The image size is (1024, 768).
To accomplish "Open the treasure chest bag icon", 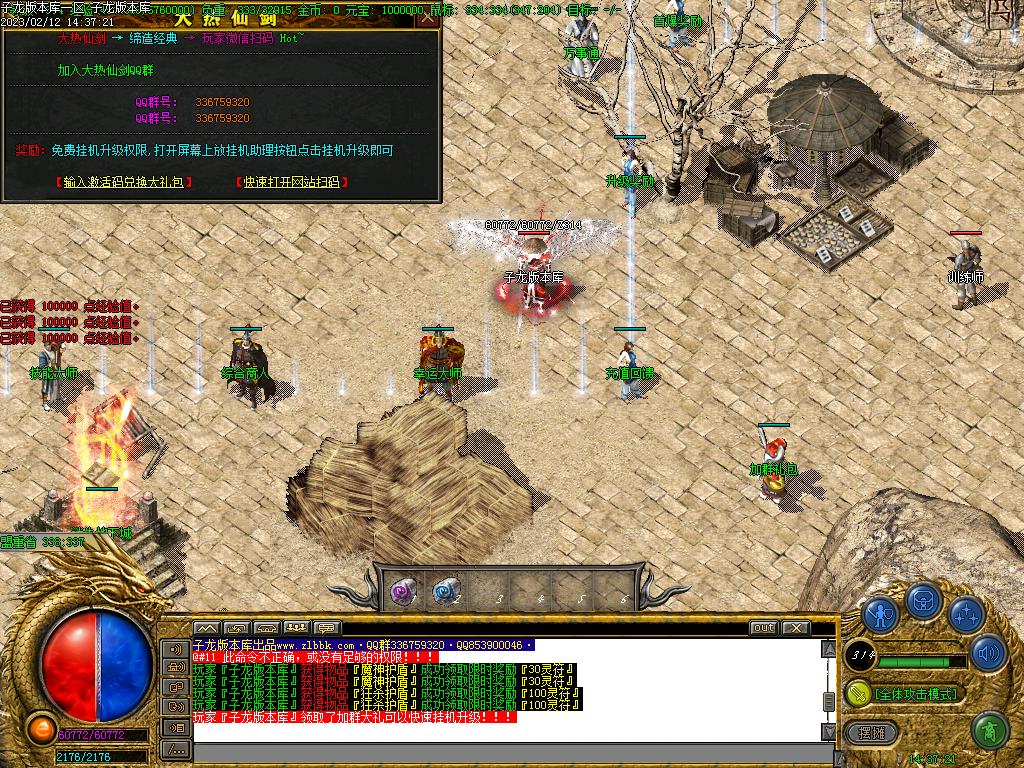I will tap(924, 600).
